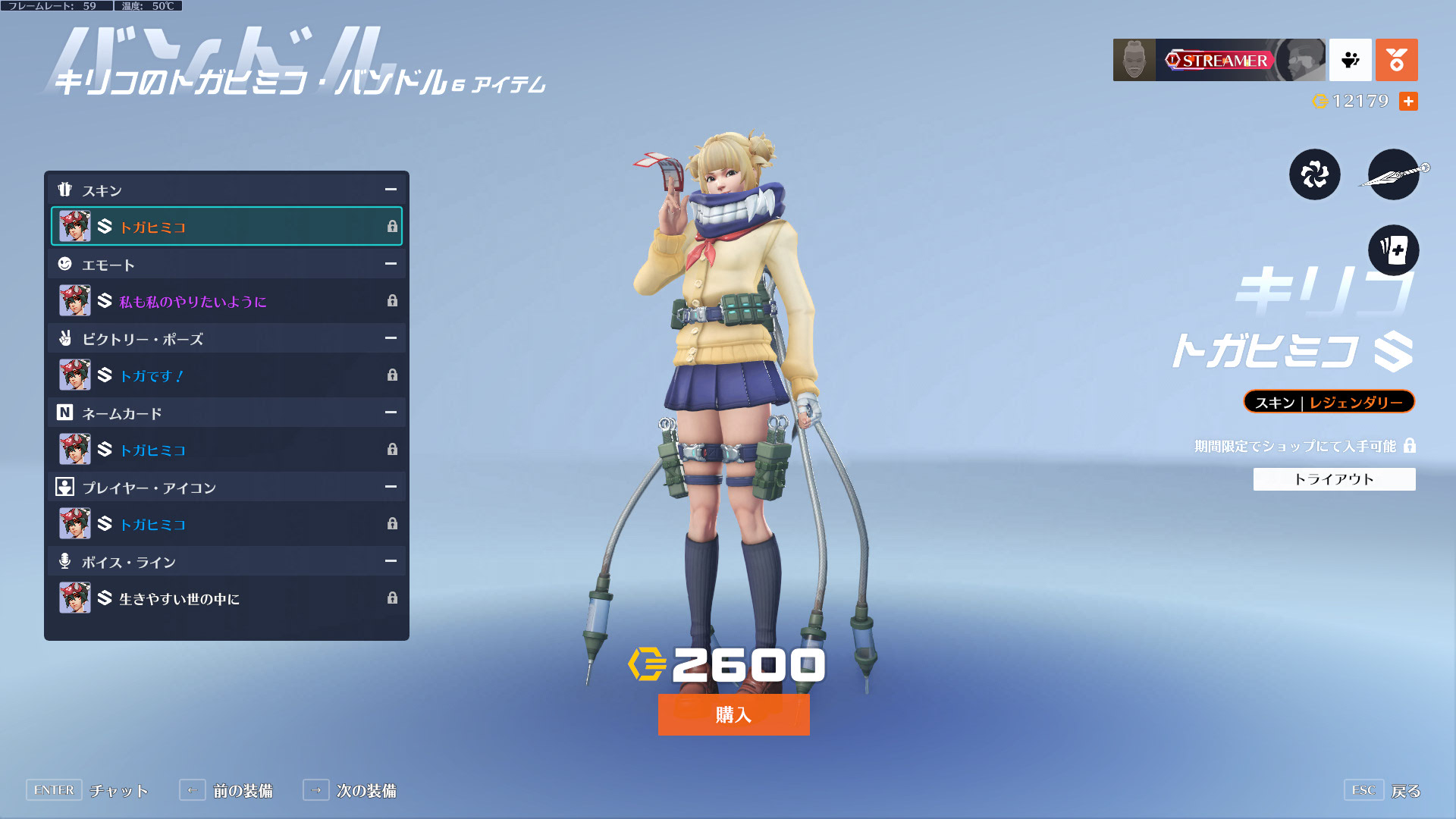Collapse the エモート category

click(x=391, y=264)
